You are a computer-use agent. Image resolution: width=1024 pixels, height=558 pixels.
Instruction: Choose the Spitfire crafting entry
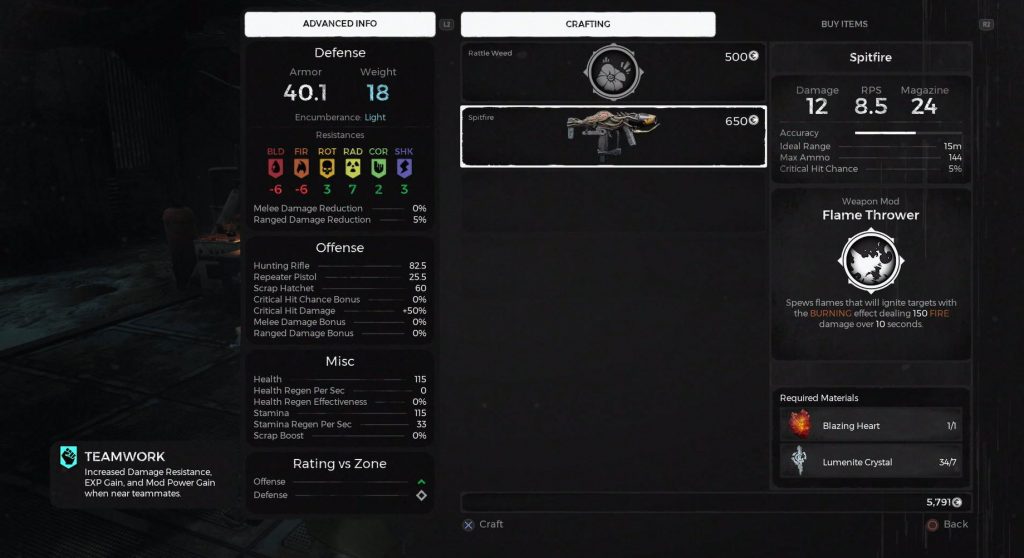tap(613, 136)
